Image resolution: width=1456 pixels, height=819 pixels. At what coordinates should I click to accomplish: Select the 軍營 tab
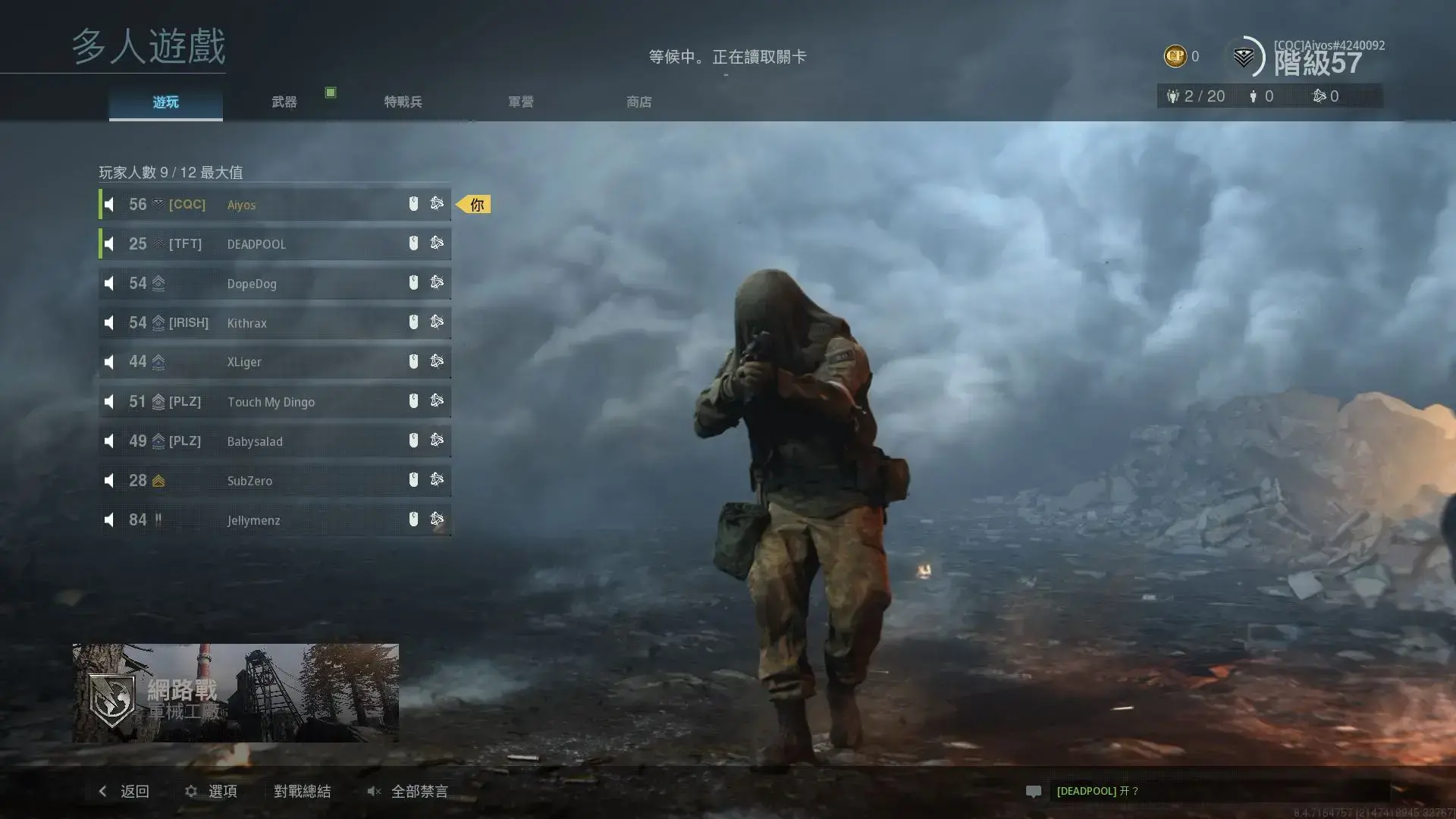coord(520,101)
